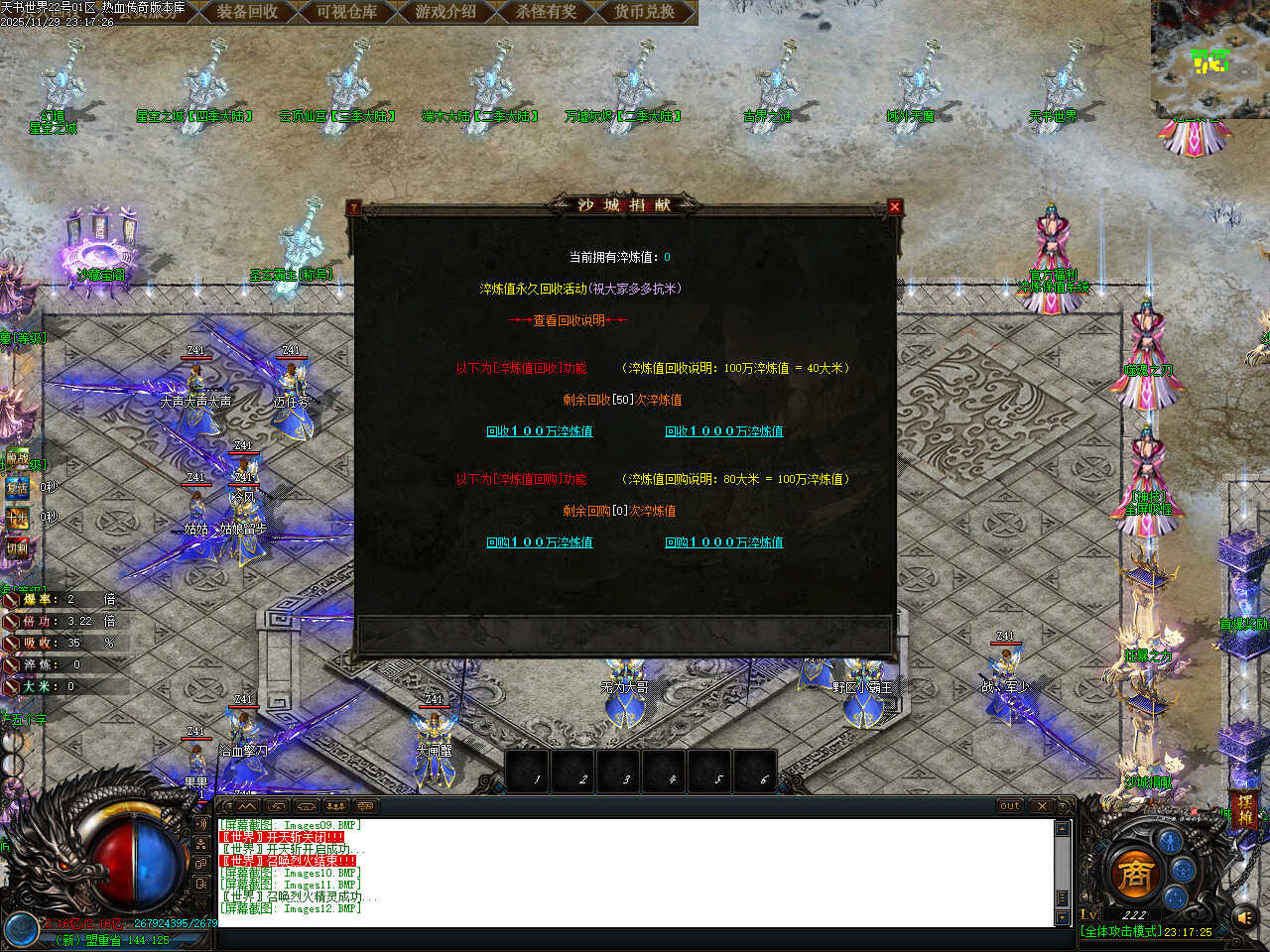Click the minimap in the corner
1270x952 pixels.
click(1209, 58)
